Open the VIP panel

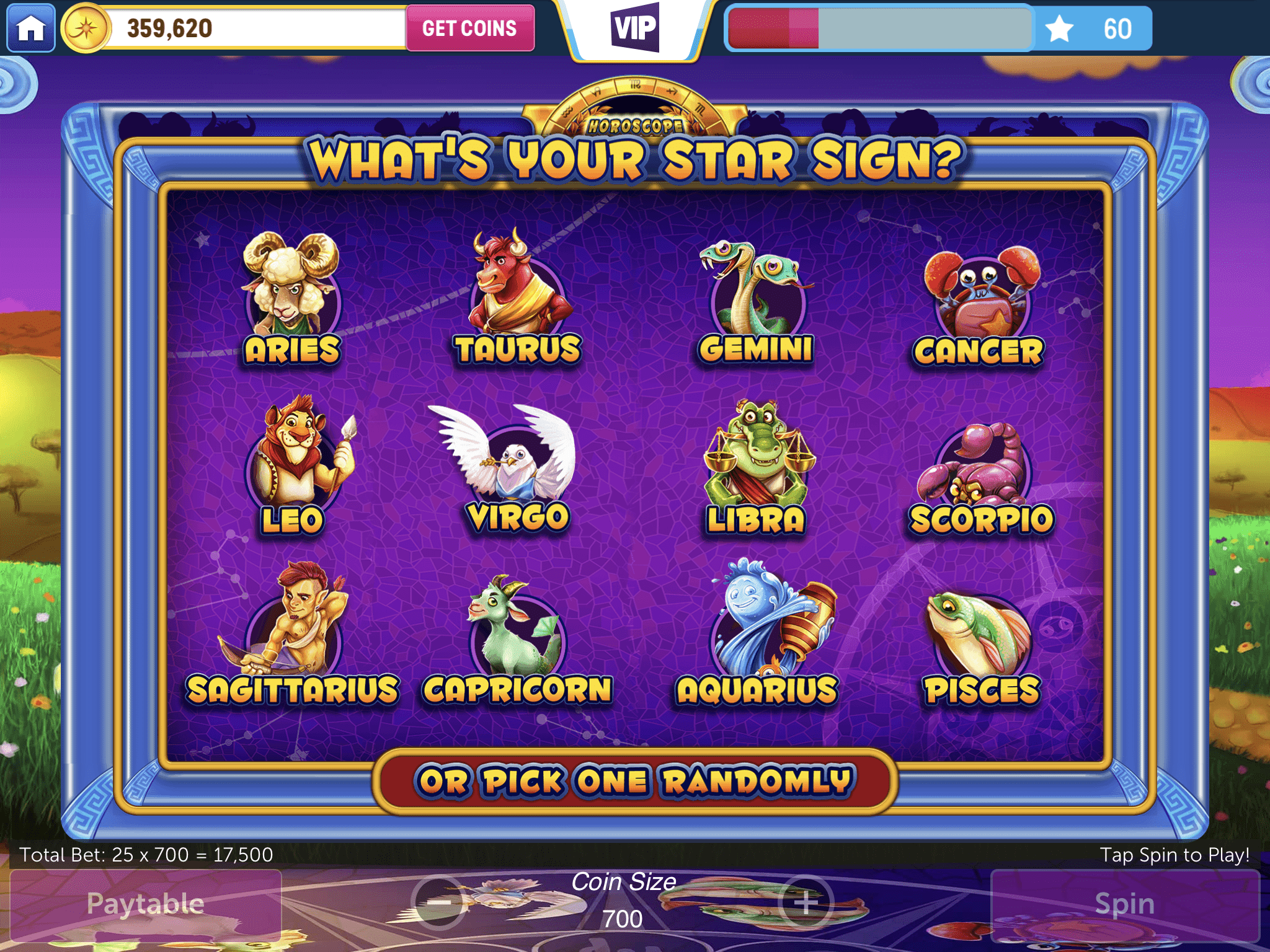pos(634,28)
